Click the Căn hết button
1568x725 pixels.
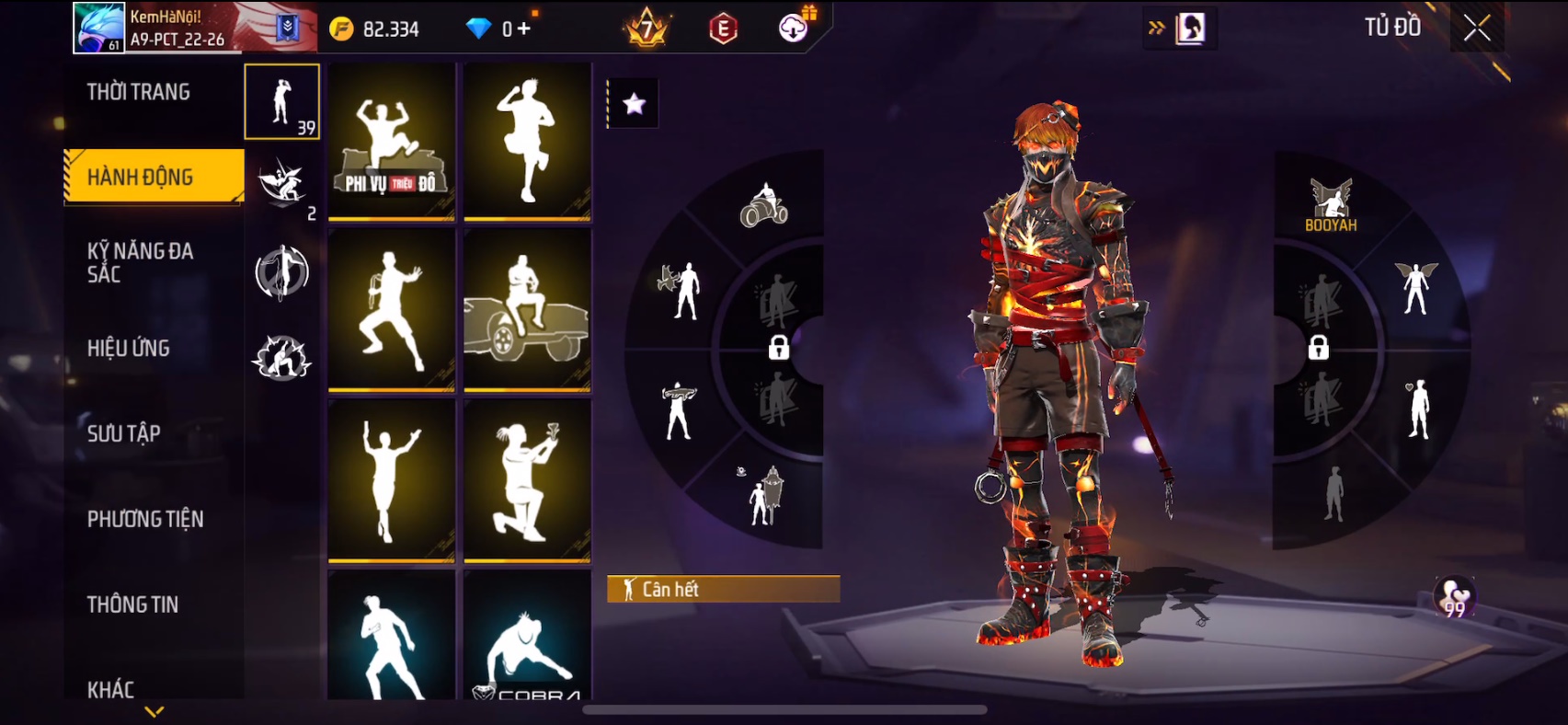pos(723,589)
